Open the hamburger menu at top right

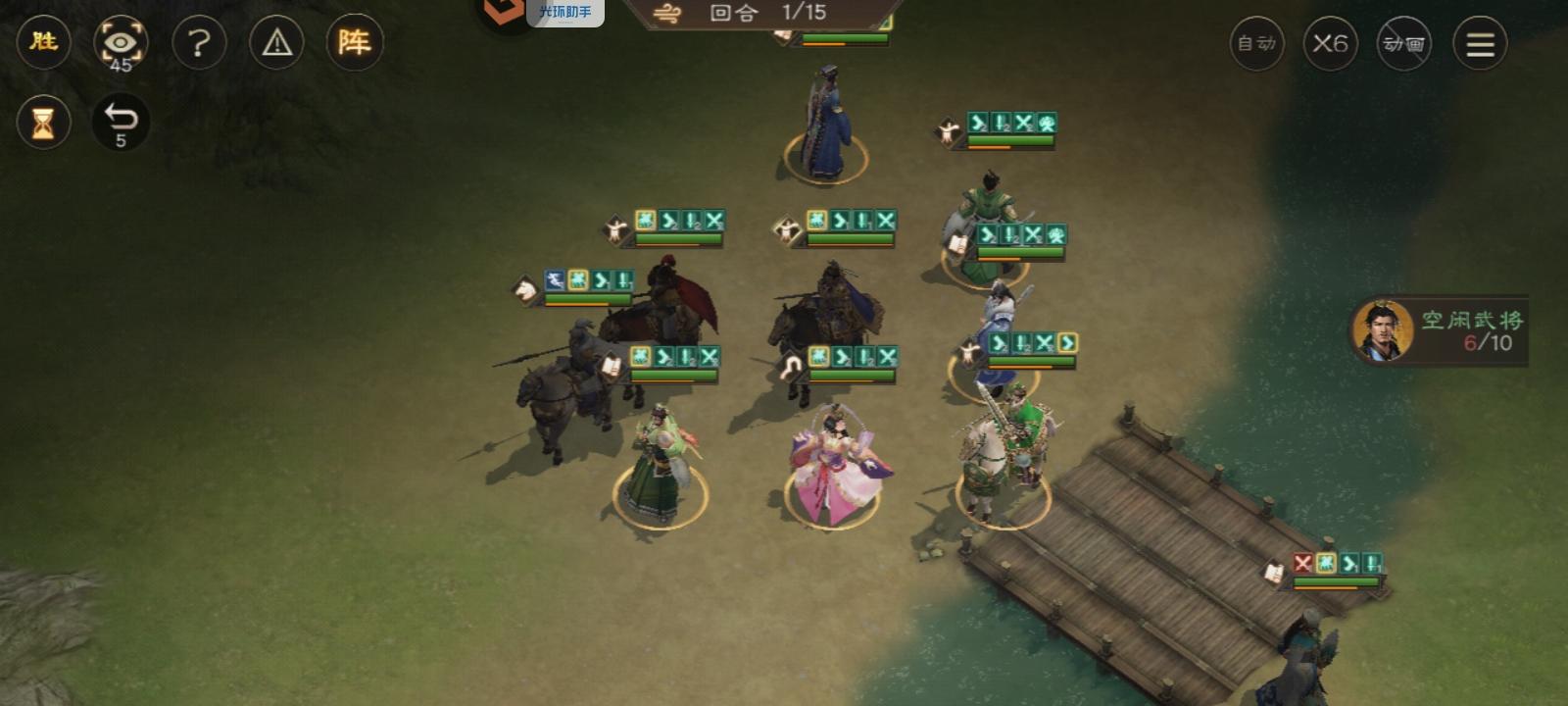coord(1480,44)
